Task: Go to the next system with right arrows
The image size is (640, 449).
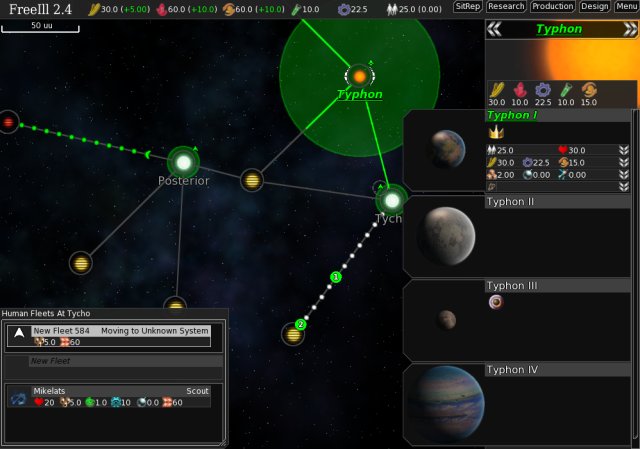Action: [x=631, y=30]
